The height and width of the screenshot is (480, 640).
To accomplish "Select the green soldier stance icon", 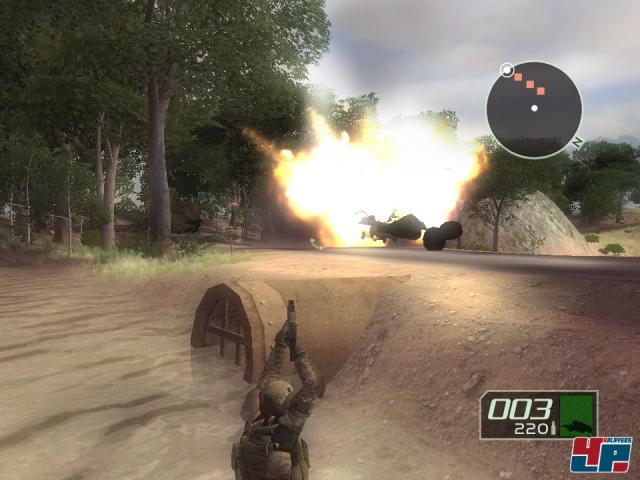I will [x=576, y=414].
